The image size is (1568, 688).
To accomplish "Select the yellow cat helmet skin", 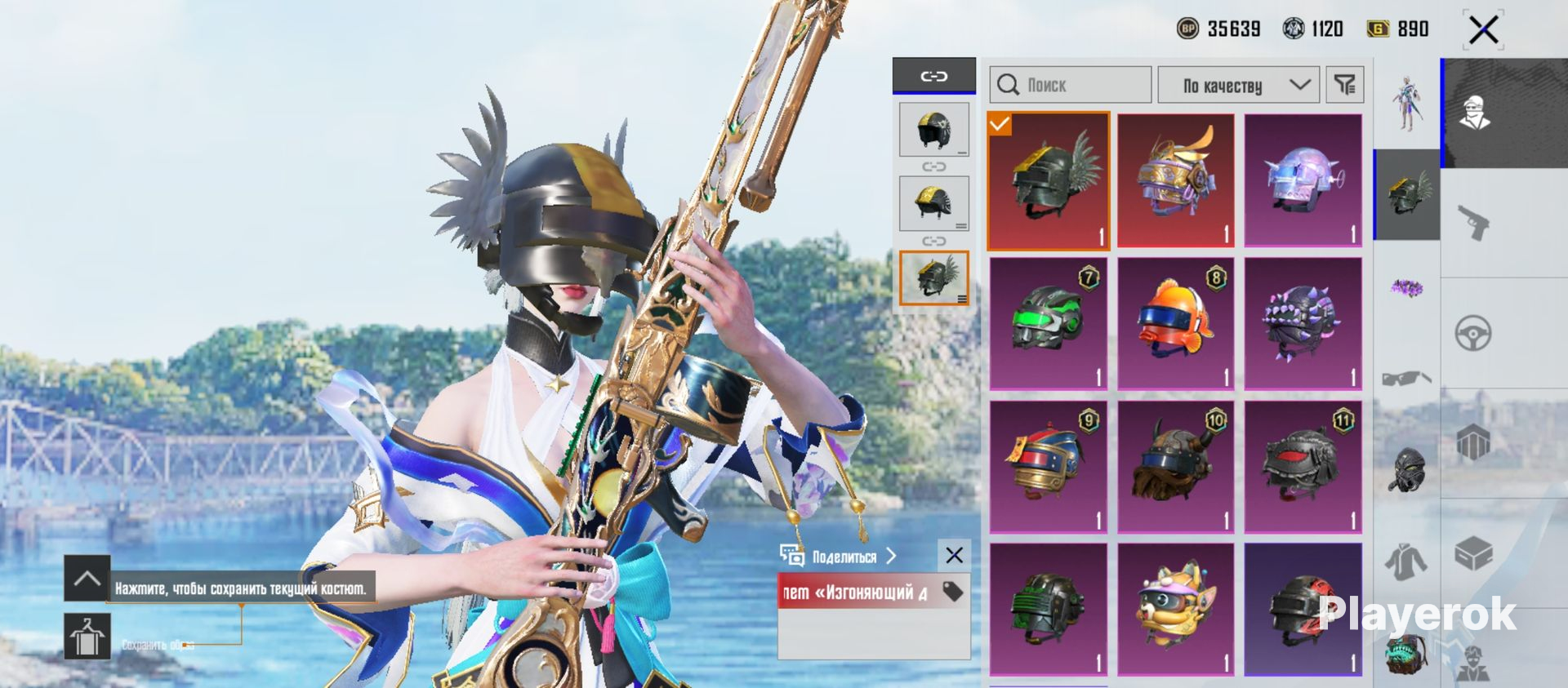I will point(1175,609).
